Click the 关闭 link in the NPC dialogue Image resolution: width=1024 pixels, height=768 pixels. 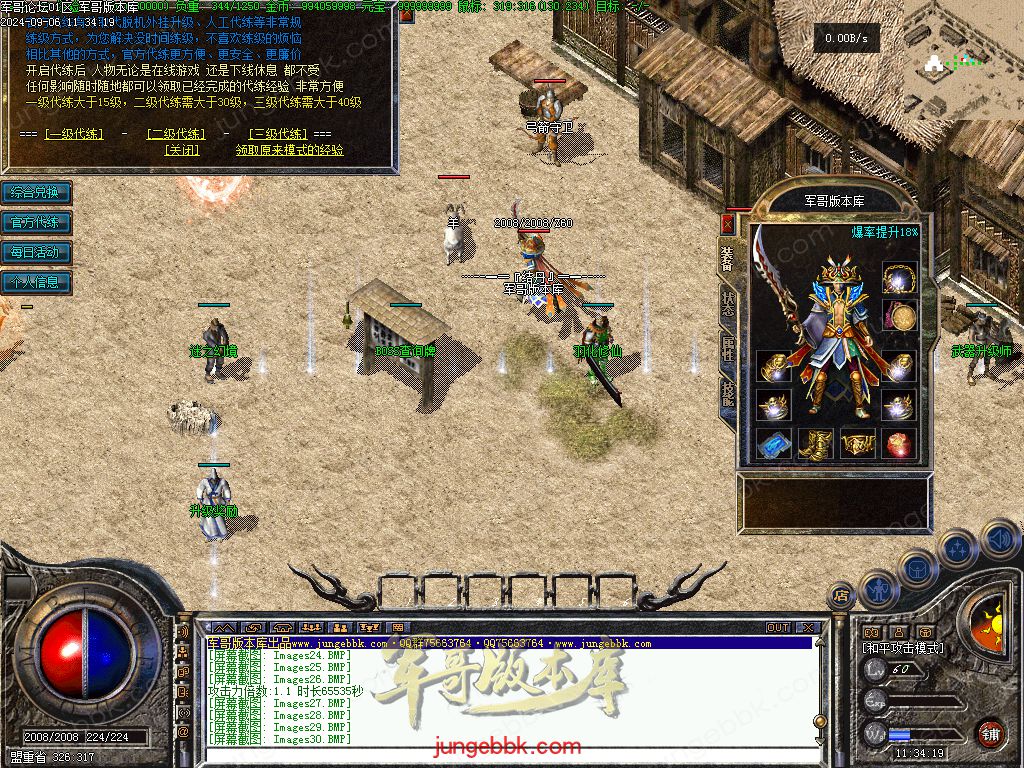(181, 151)
